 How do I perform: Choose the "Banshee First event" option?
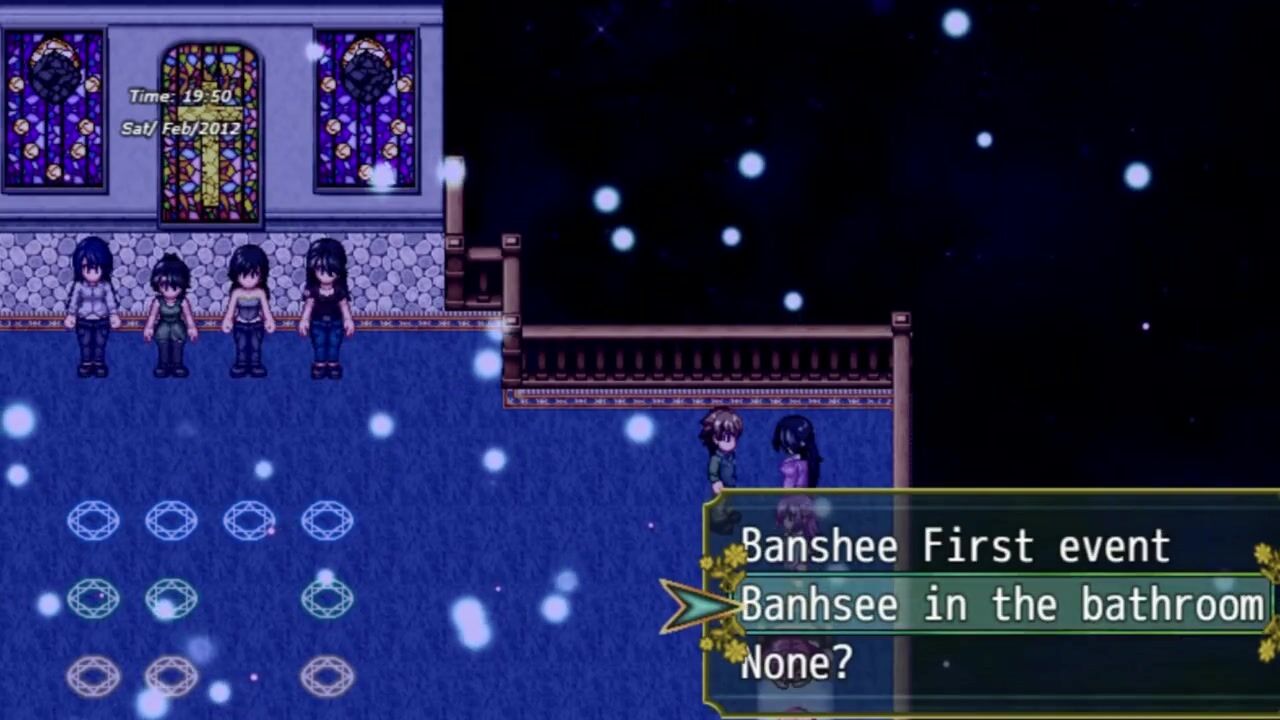[x=955, y=547]
